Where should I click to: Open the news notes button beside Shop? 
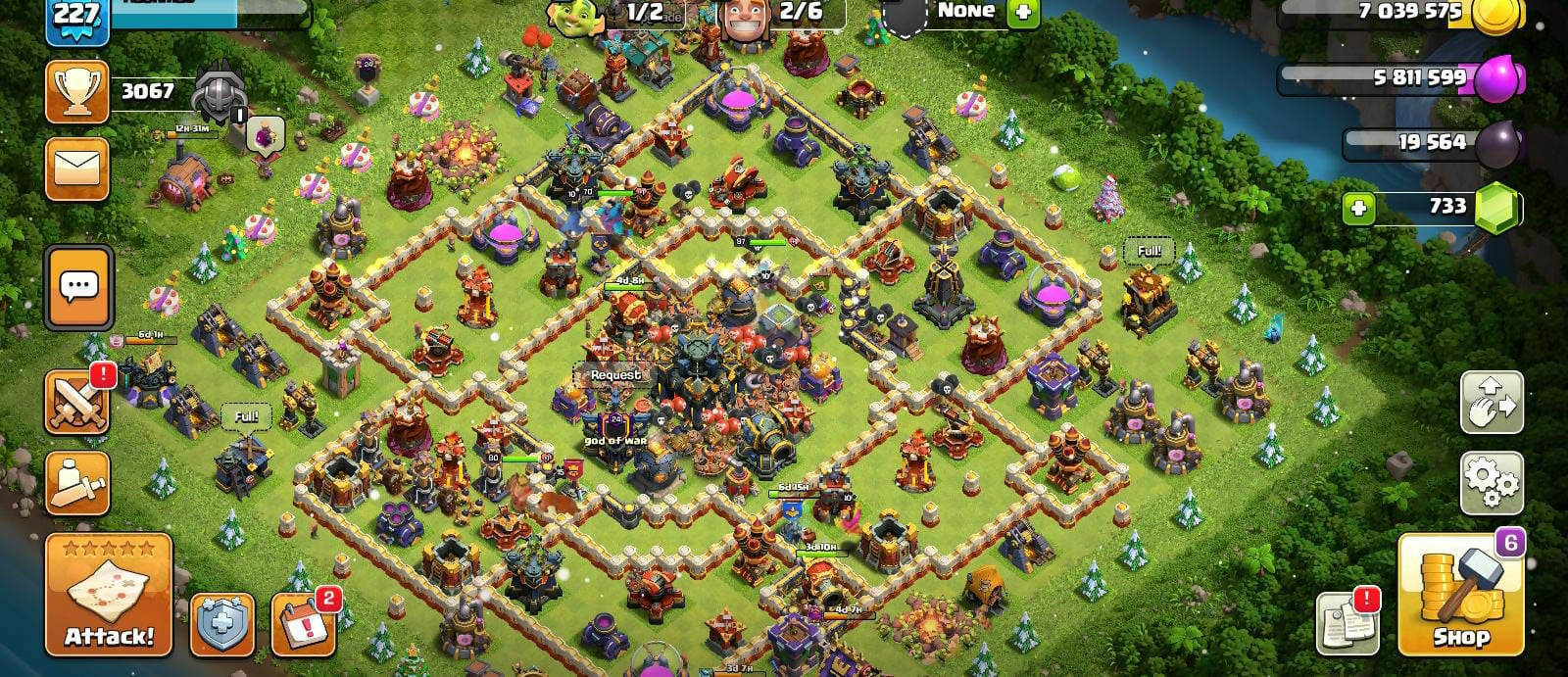(1348, 622)
